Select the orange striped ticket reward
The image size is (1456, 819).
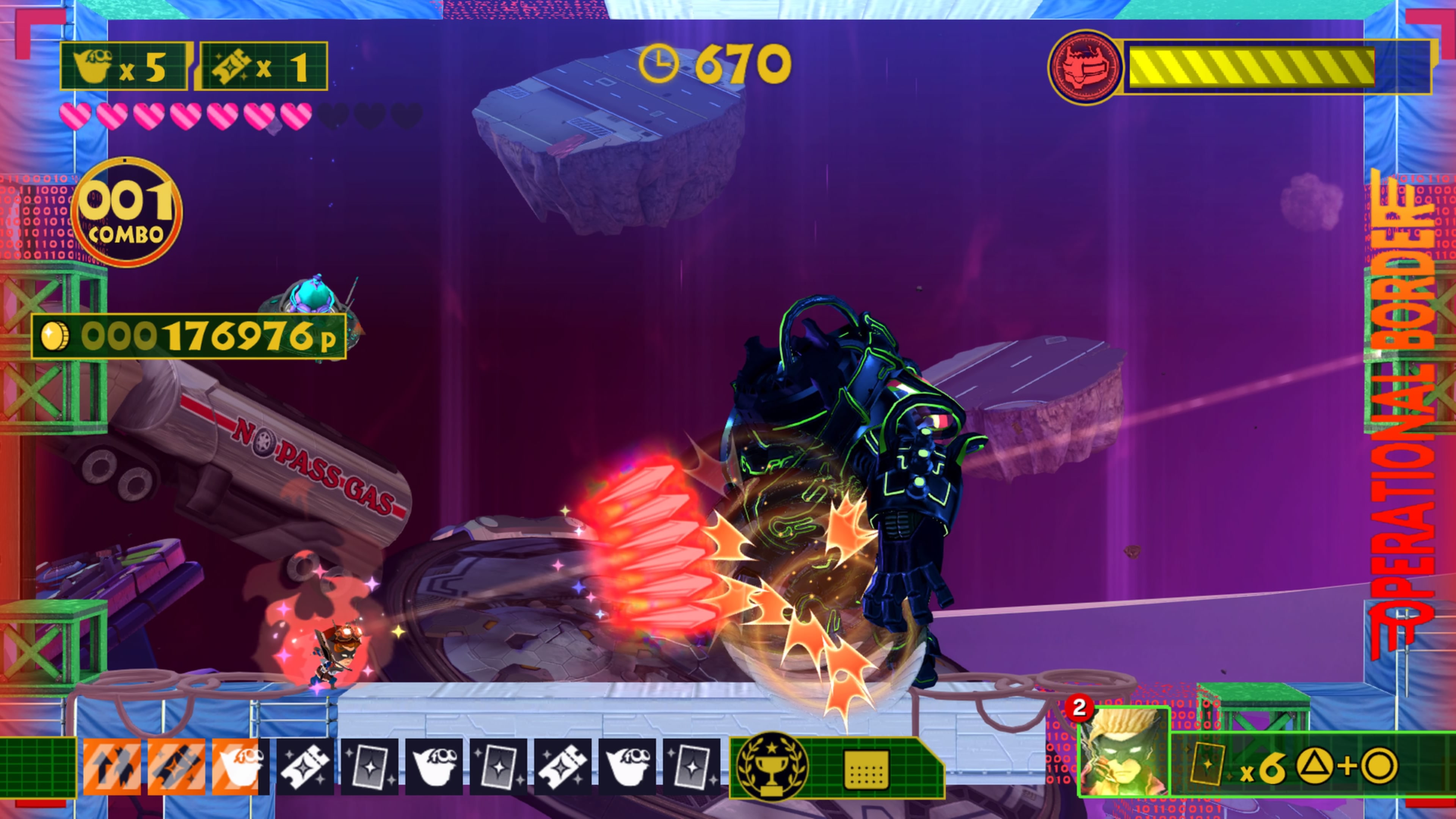coord(176,766)
